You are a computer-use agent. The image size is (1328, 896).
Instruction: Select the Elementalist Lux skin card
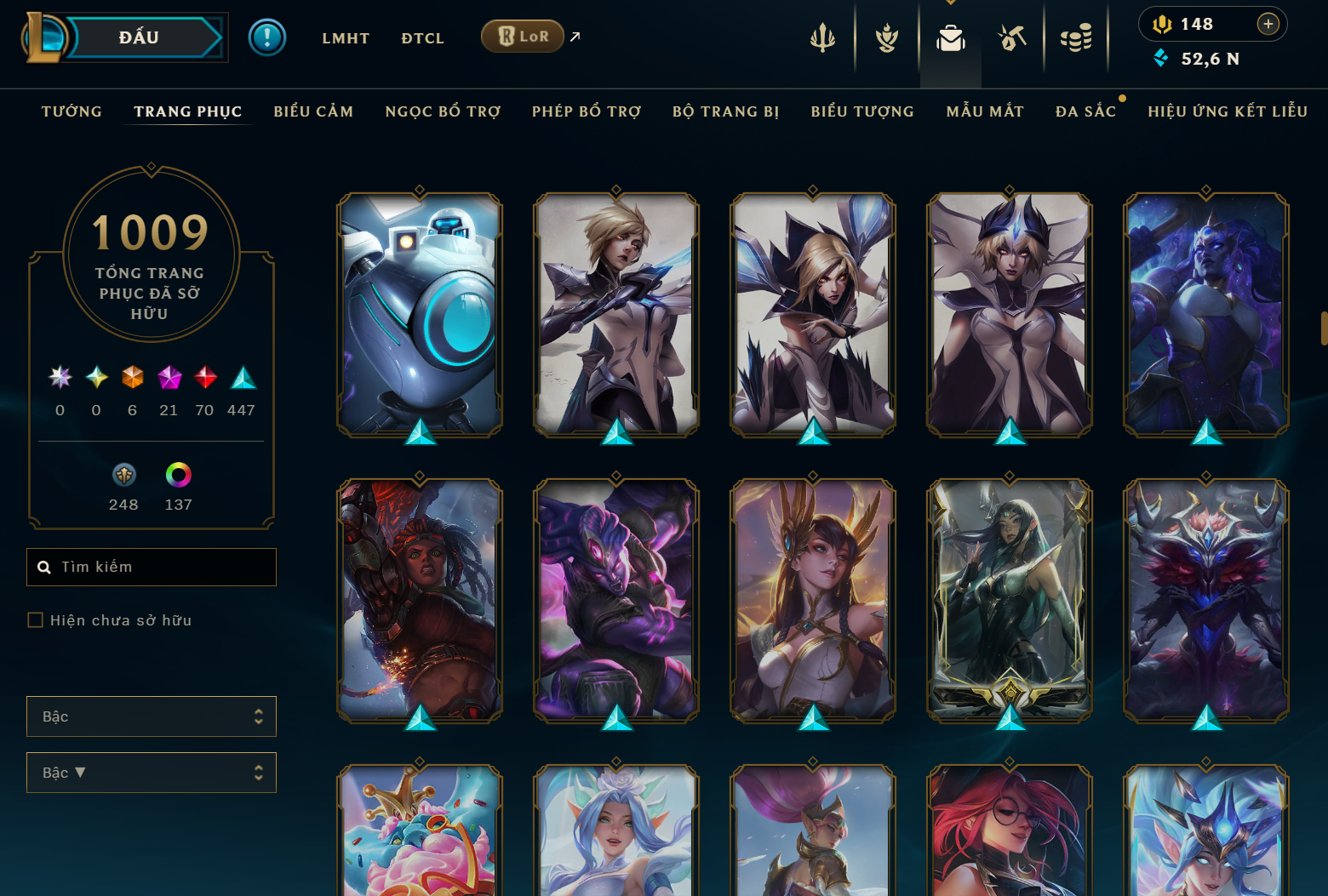[1008, 315]
